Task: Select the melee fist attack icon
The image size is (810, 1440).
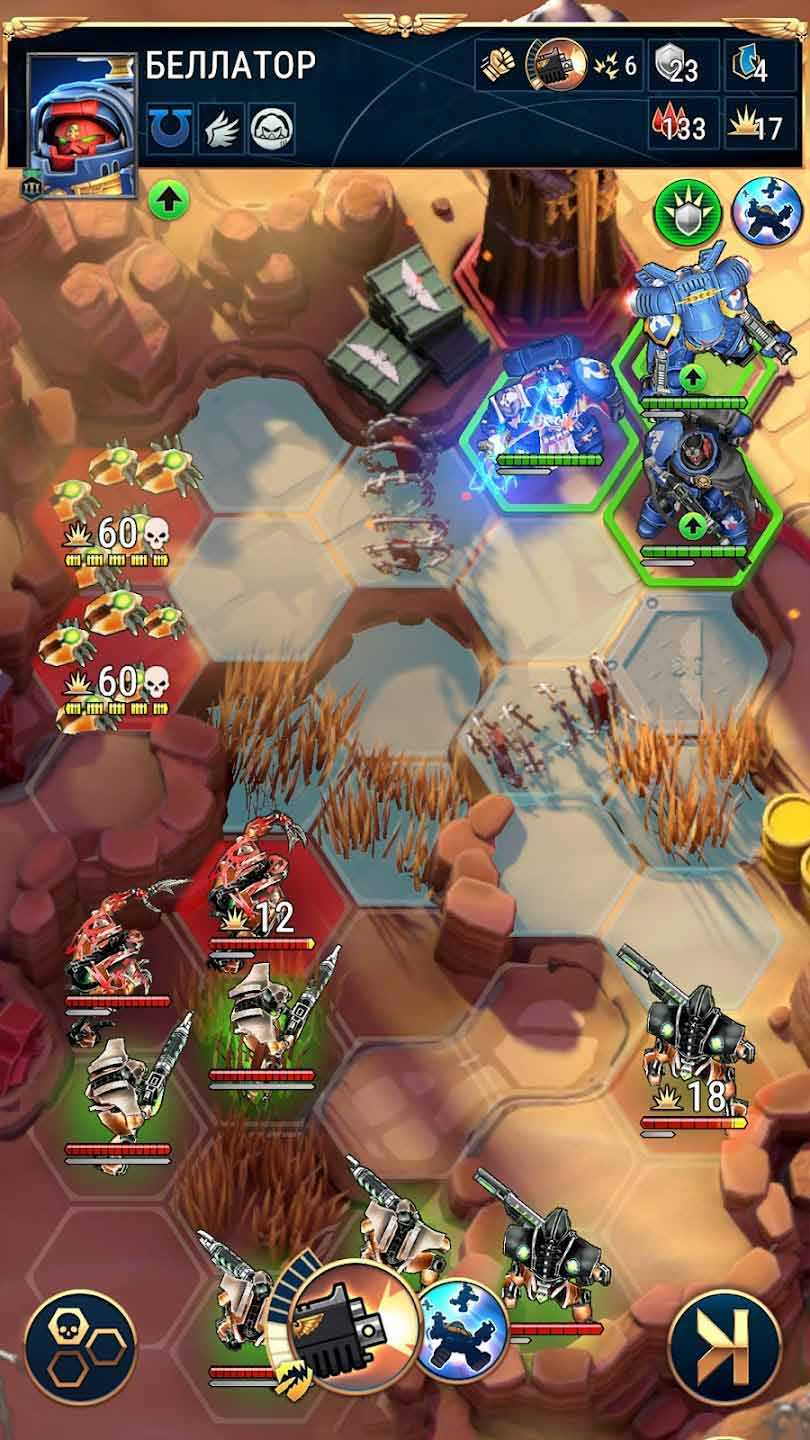Action: [498, 65]
